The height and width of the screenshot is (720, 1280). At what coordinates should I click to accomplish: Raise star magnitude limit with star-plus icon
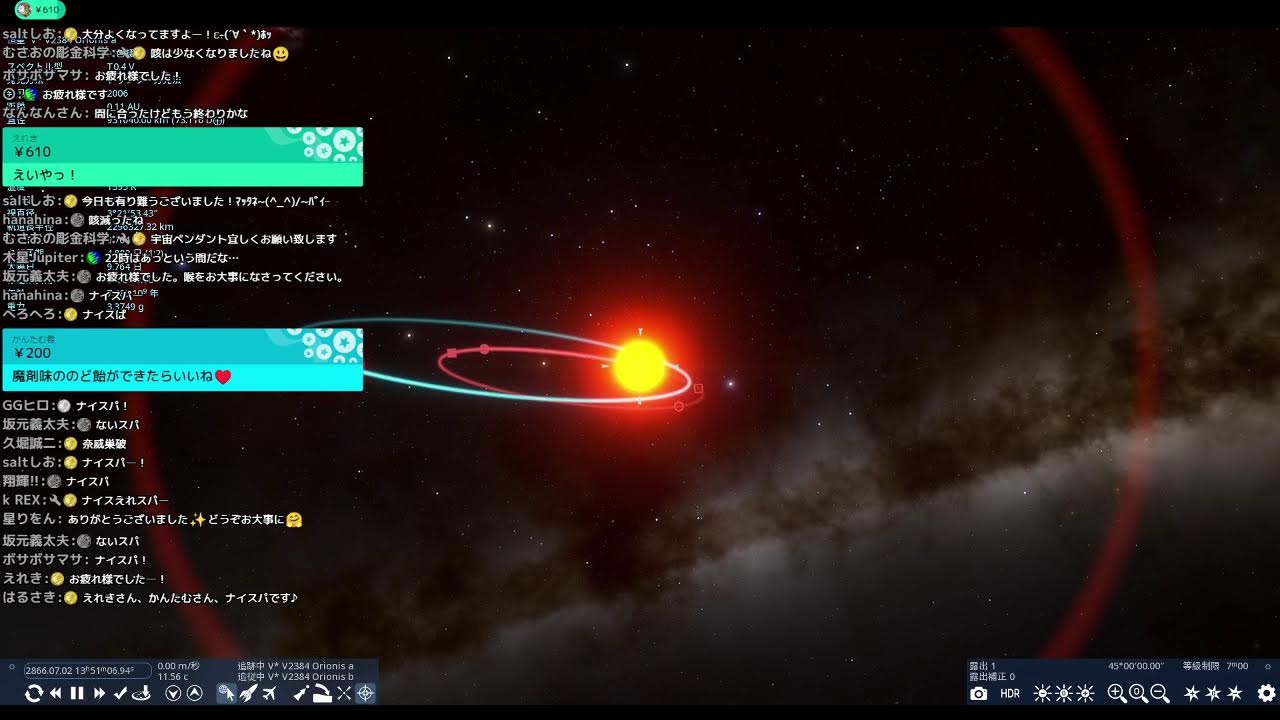(x=1192, y=693)
